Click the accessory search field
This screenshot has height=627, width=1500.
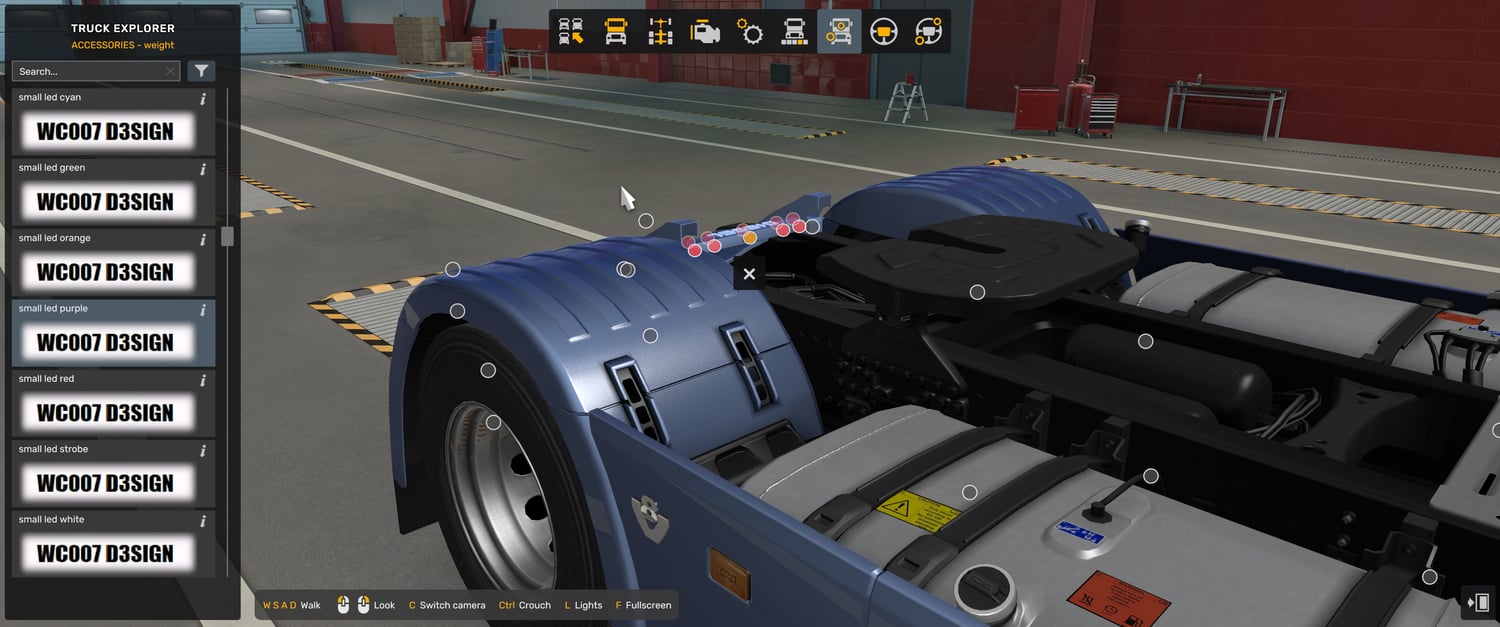pos(88,71)
